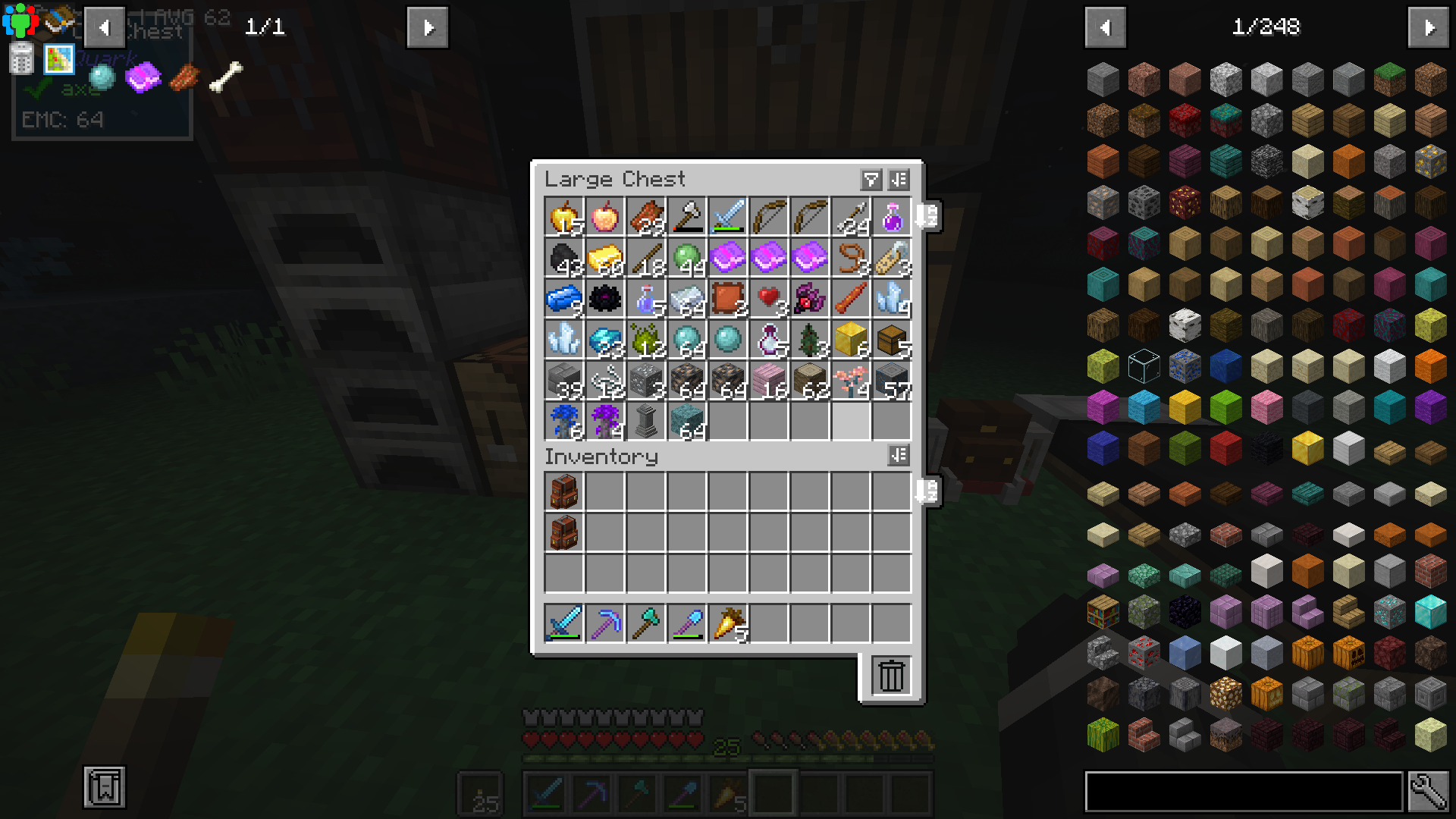The image size is (1456, 819).
Task: Click the filter funnel icon on Large Chest
Action: [871, 180]
